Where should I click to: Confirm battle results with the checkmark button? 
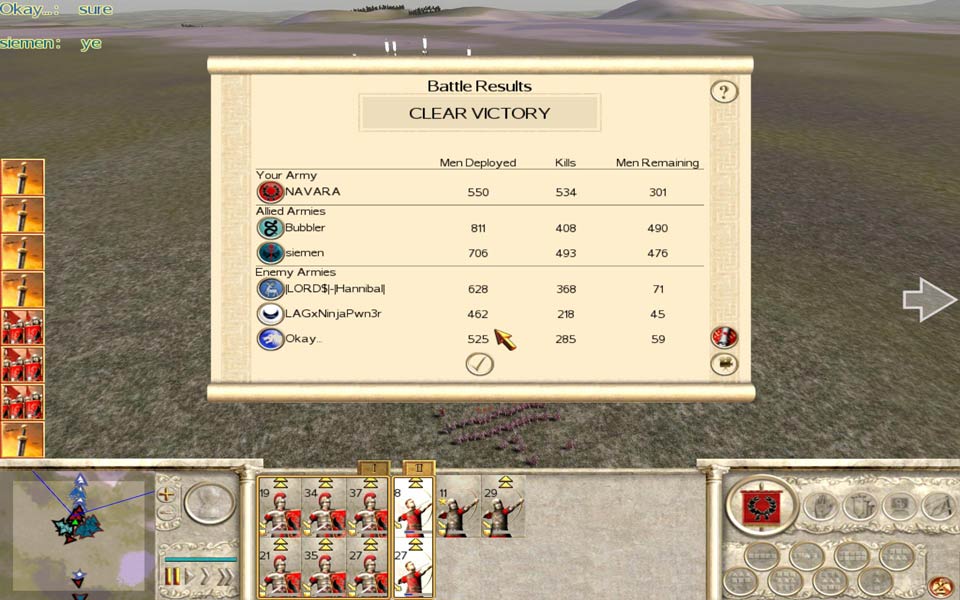(x=480, y=364)
